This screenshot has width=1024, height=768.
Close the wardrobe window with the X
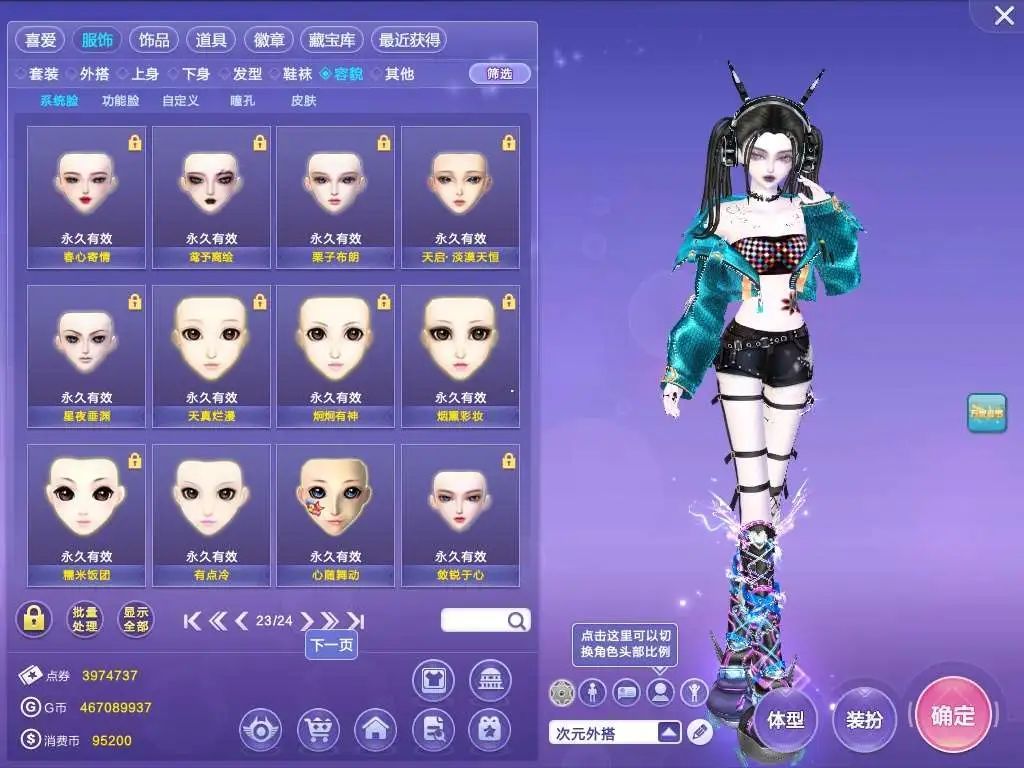pyautogui.click(x=1003, y=15)
